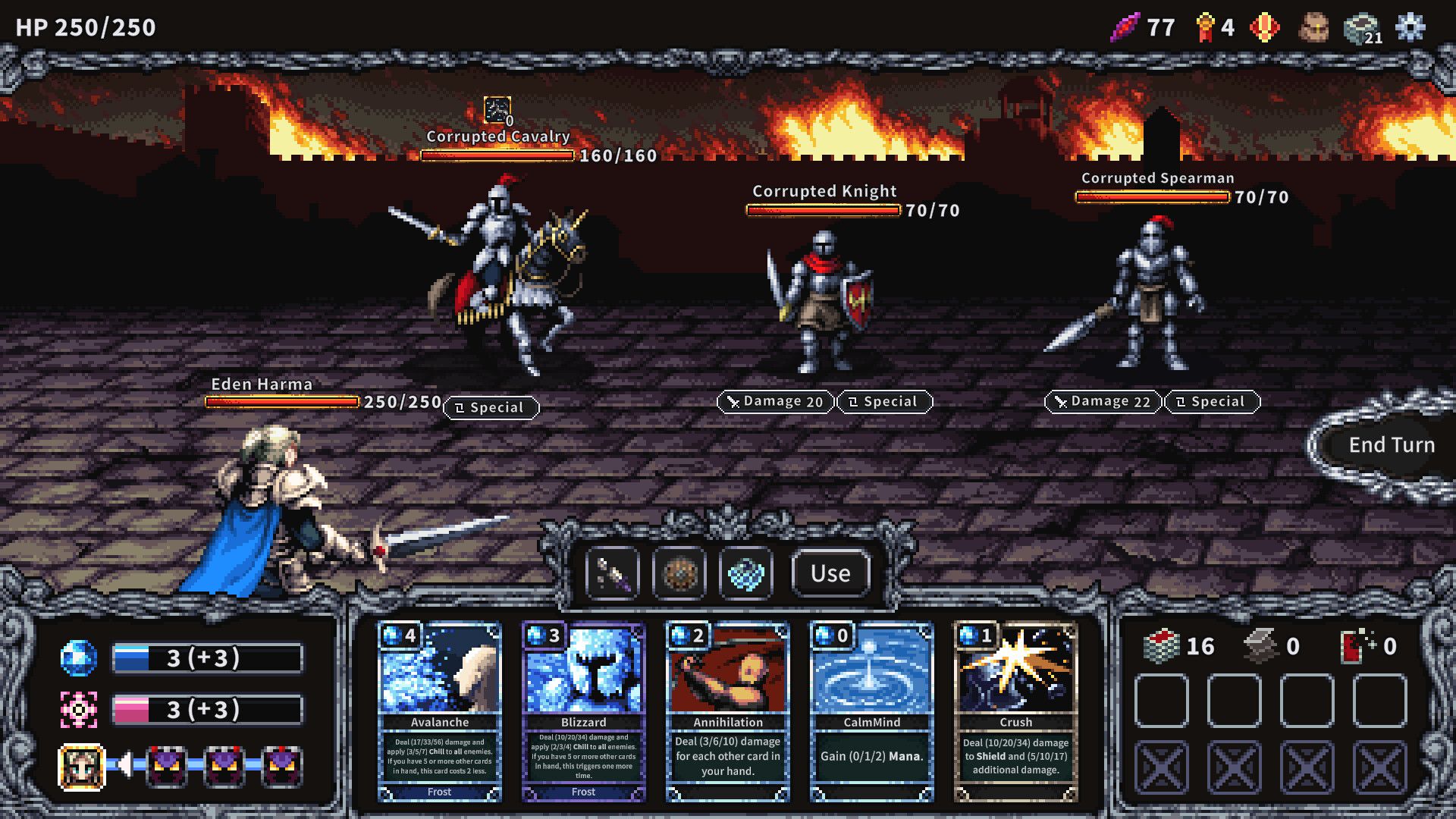
Task: Select the dagger consumable item
Action: point(612,573)
